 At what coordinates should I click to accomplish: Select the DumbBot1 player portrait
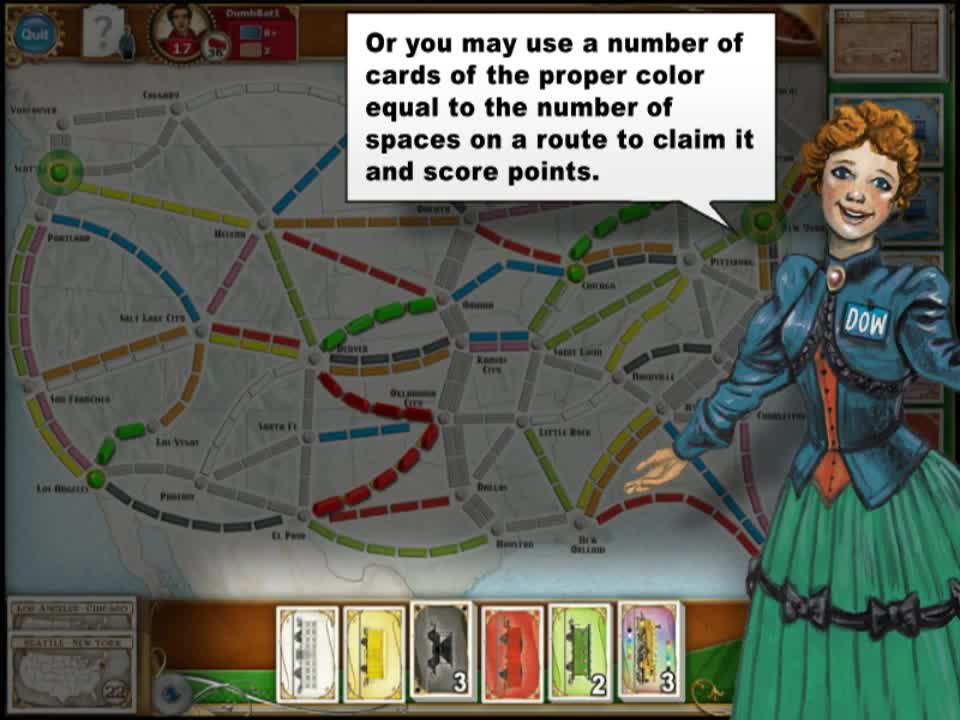(181, 28)
